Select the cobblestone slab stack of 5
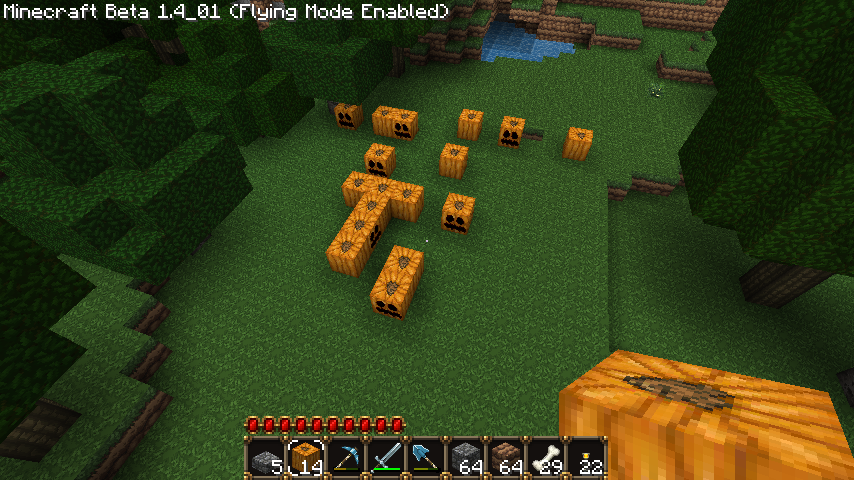Image resolution: width=854 pixels, height=480 pixels. coord(266,457)
